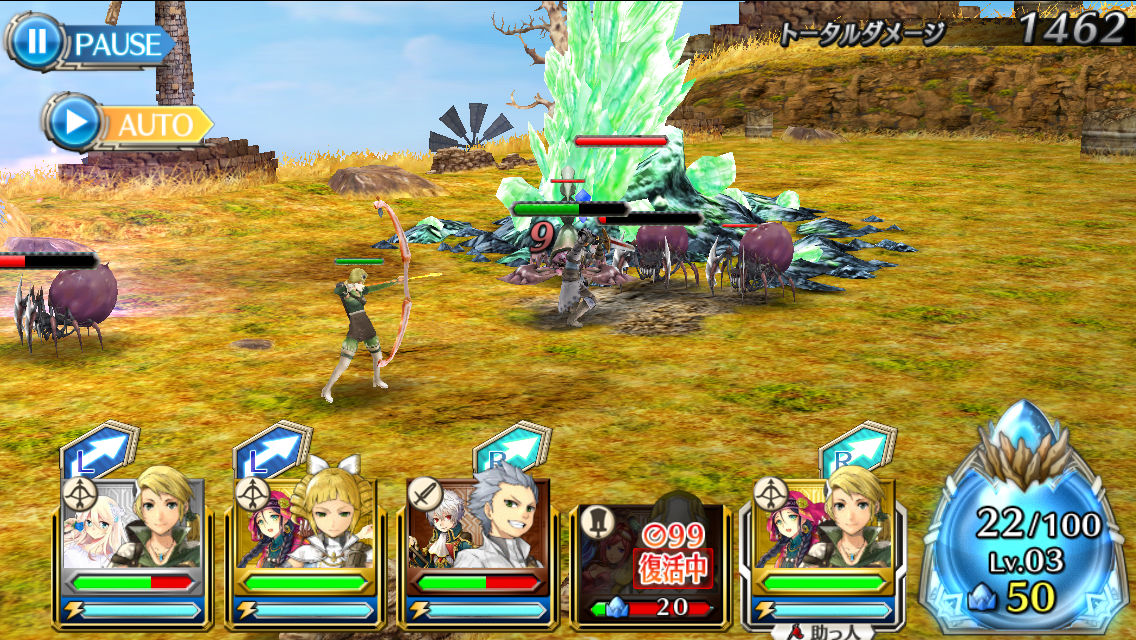
Task: Toggle AUTO battle mode
Action: pyautogui.click(x=128, y=124)
